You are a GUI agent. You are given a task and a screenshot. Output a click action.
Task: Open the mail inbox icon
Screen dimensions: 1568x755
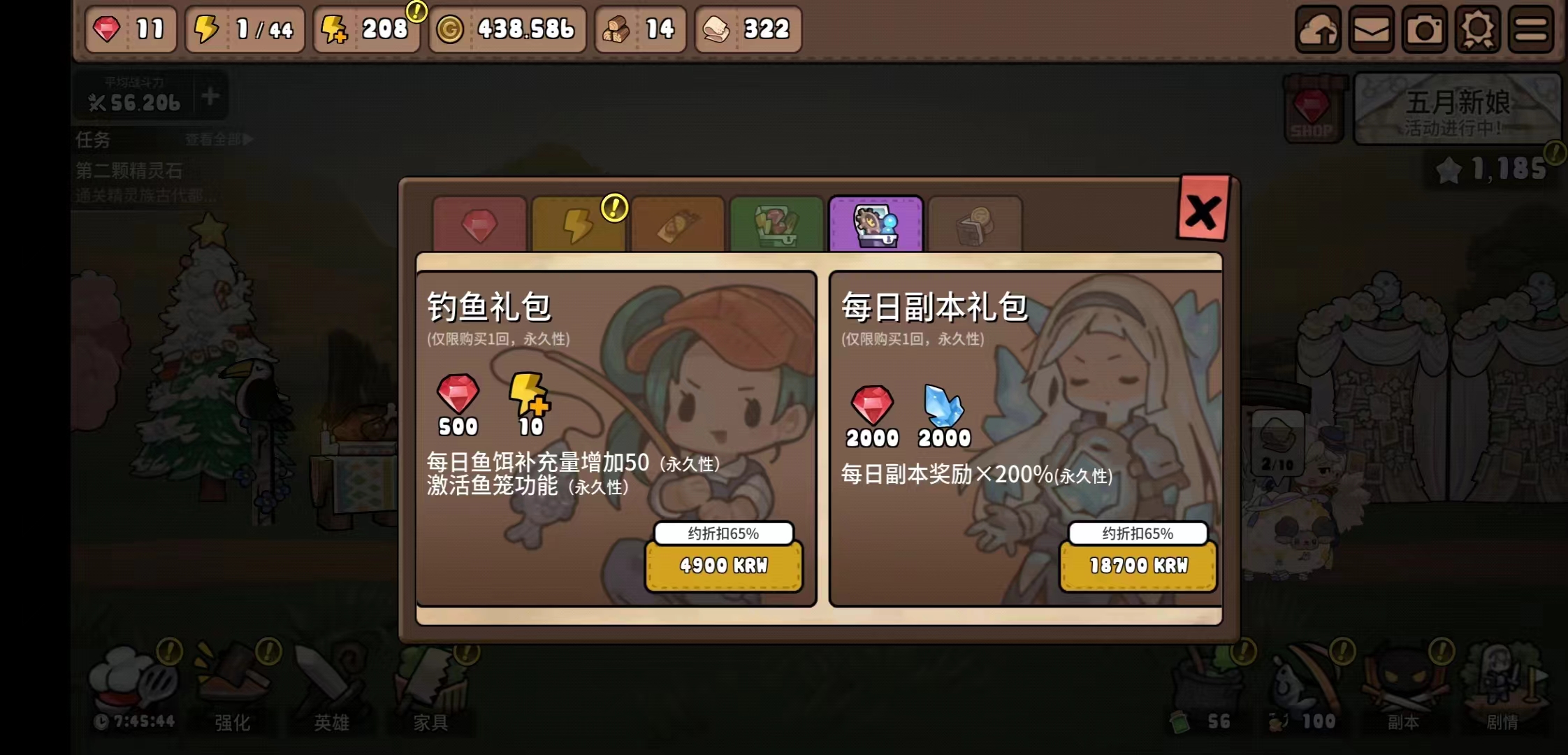(1371, 29)
